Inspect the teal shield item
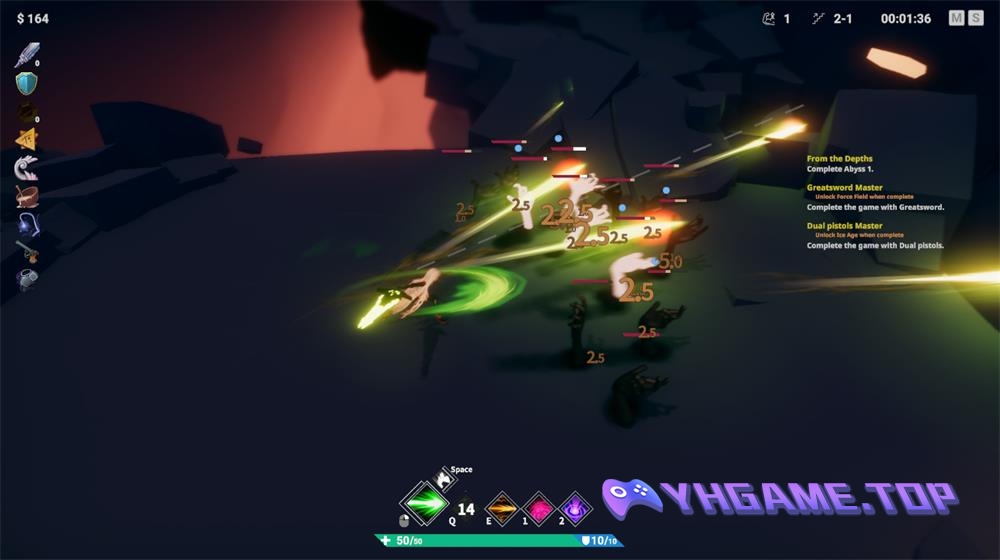This screenshot has height=560, width=1000. (x=27, y=84)
